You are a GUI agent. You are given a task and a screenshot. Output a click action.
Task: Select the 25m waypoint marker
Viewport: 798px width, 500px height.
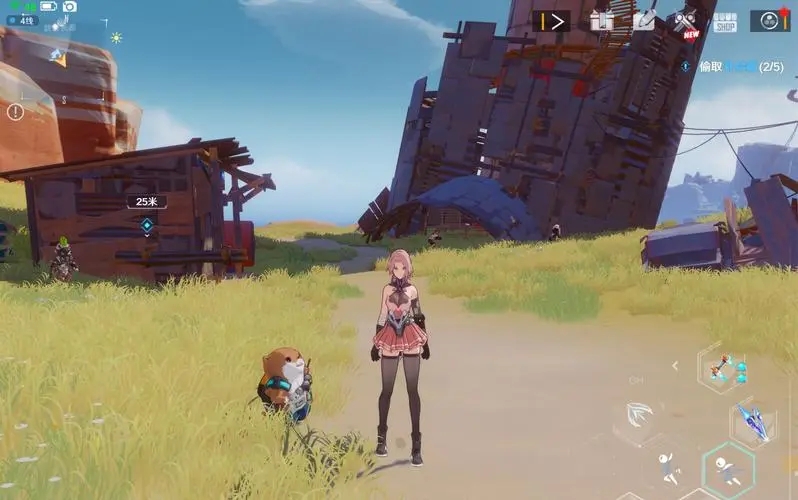point(147,226)
